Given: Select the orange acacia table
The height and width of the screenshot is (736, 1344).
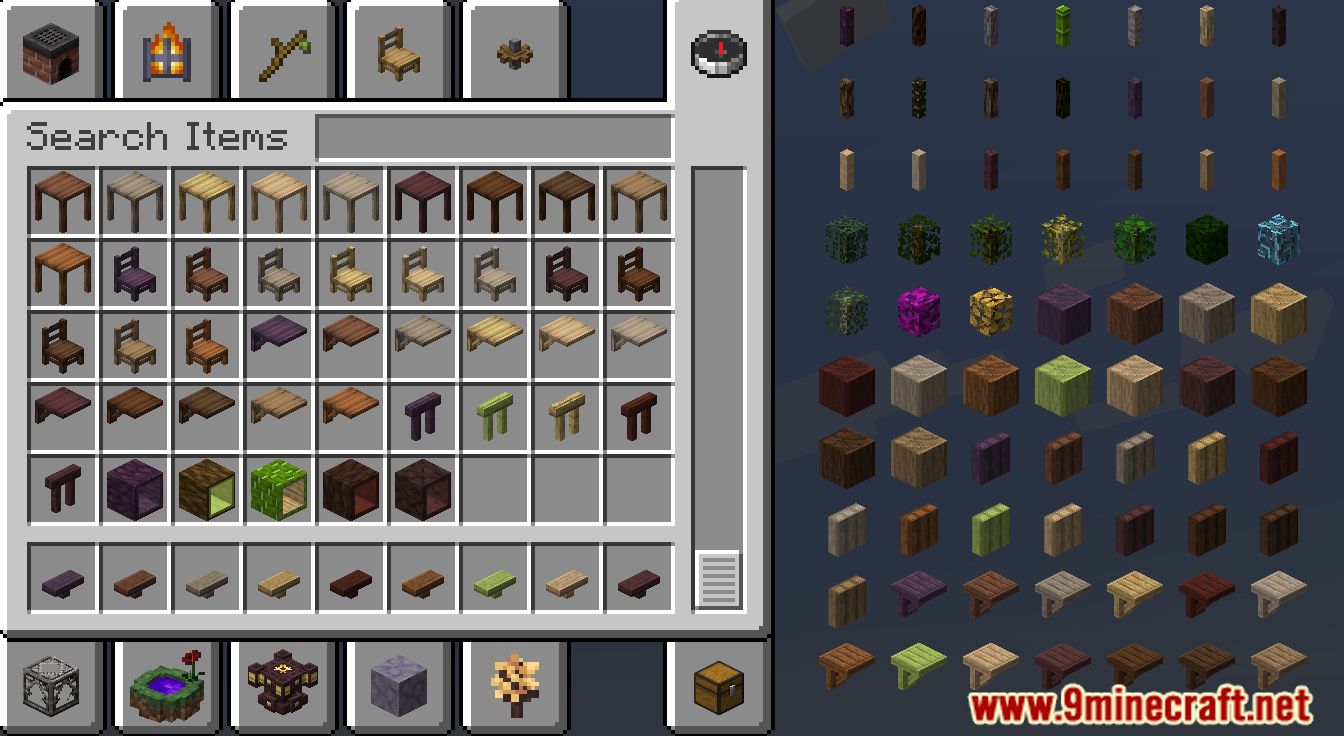Looking at the screenshot, I should (x=63, y=272).
